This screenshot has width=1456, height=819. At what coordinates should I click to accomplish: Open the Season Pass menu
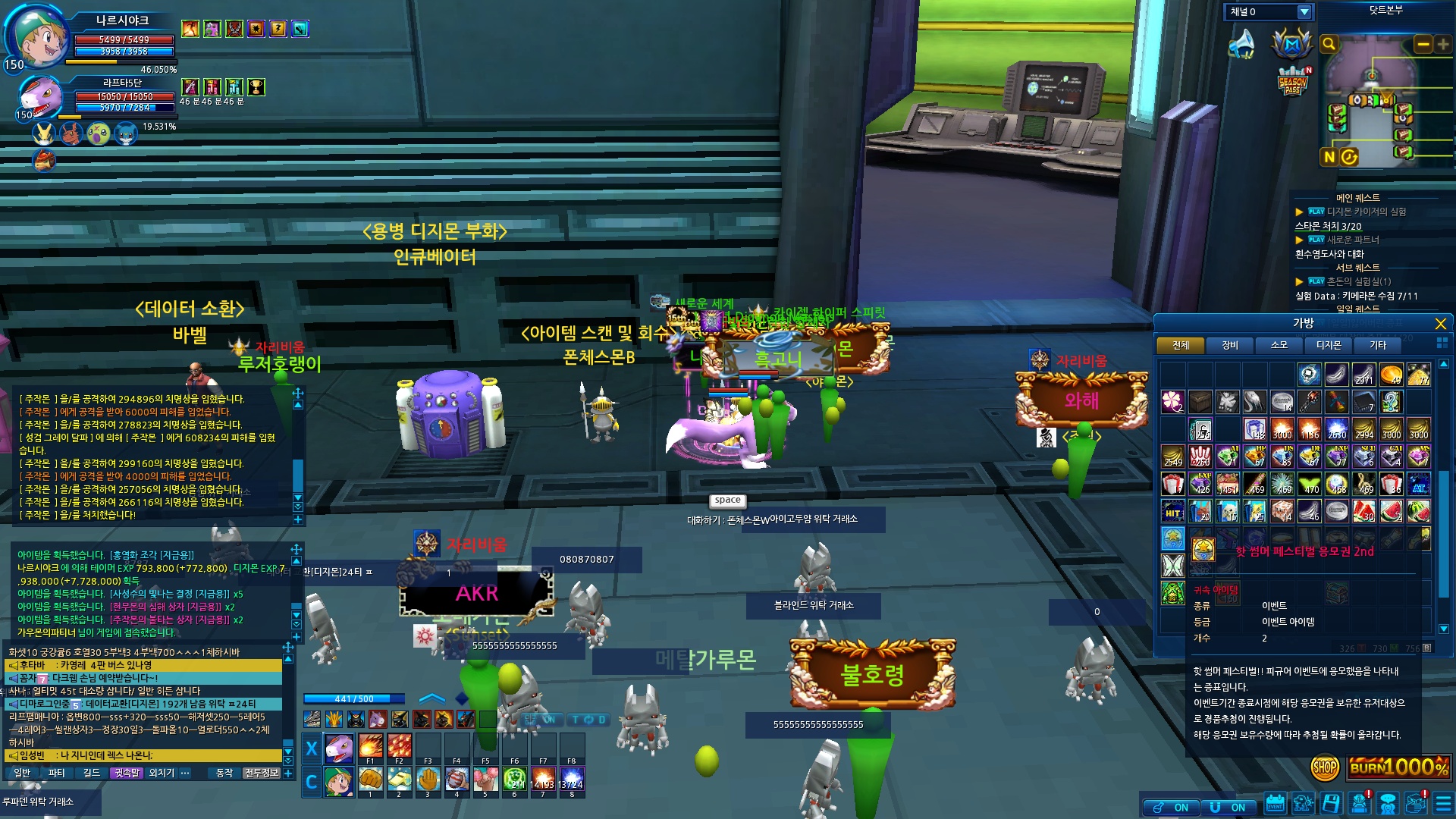pos(1292,82)
